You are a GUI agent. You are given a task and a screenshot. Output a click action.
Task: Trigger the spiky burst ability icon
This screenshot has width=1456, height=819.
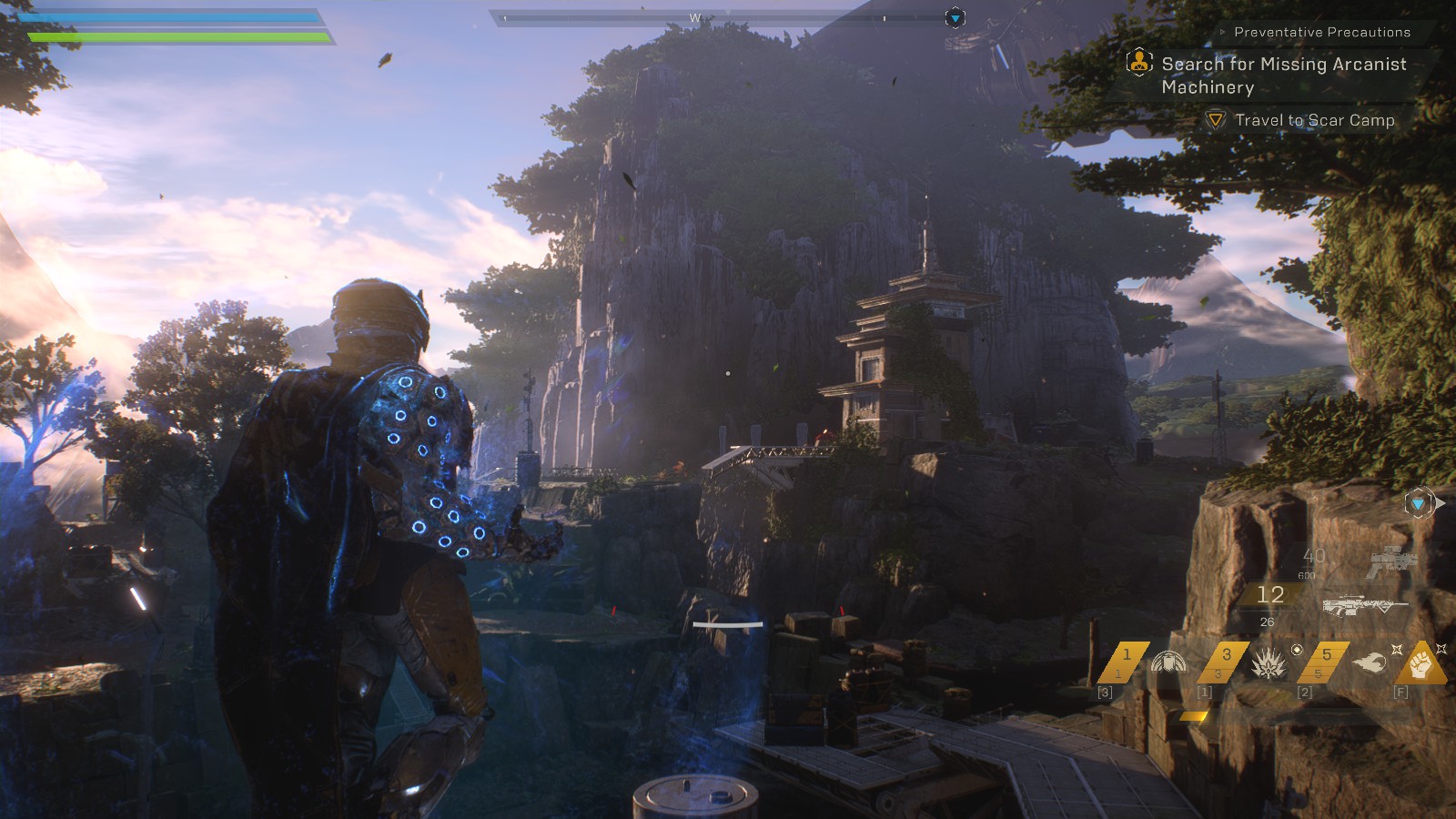pos(1269,664)
